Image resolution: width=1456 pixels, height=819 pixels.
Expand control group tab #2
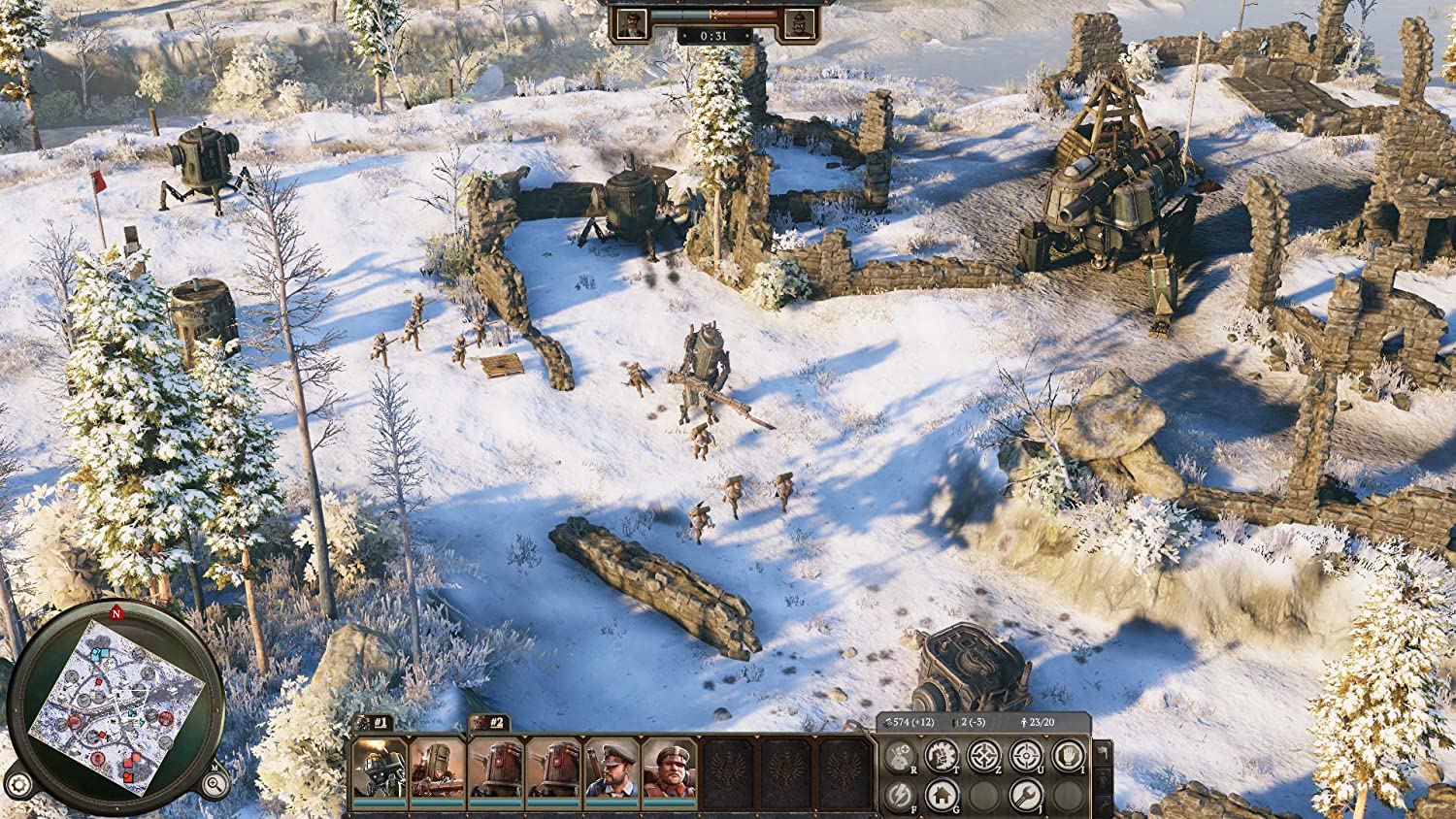click(489, 722)
